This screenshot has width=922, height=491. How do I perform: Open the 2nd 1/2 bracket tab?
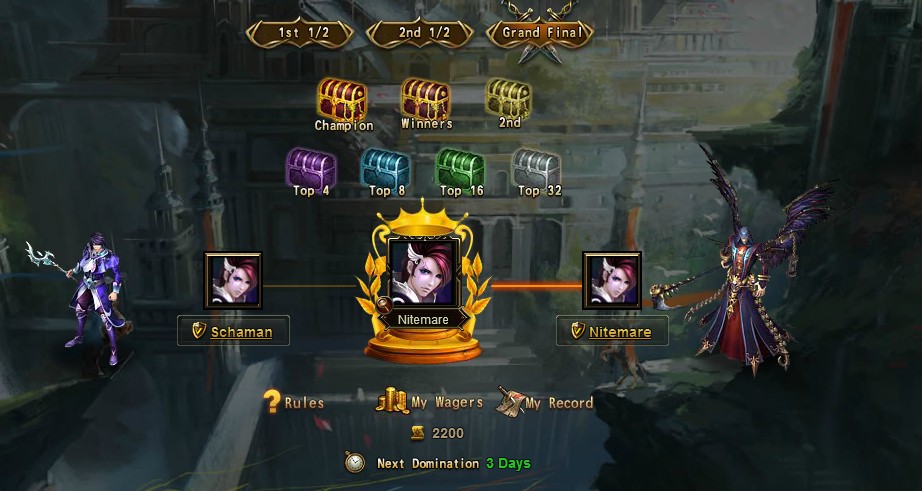pos(423,32)
